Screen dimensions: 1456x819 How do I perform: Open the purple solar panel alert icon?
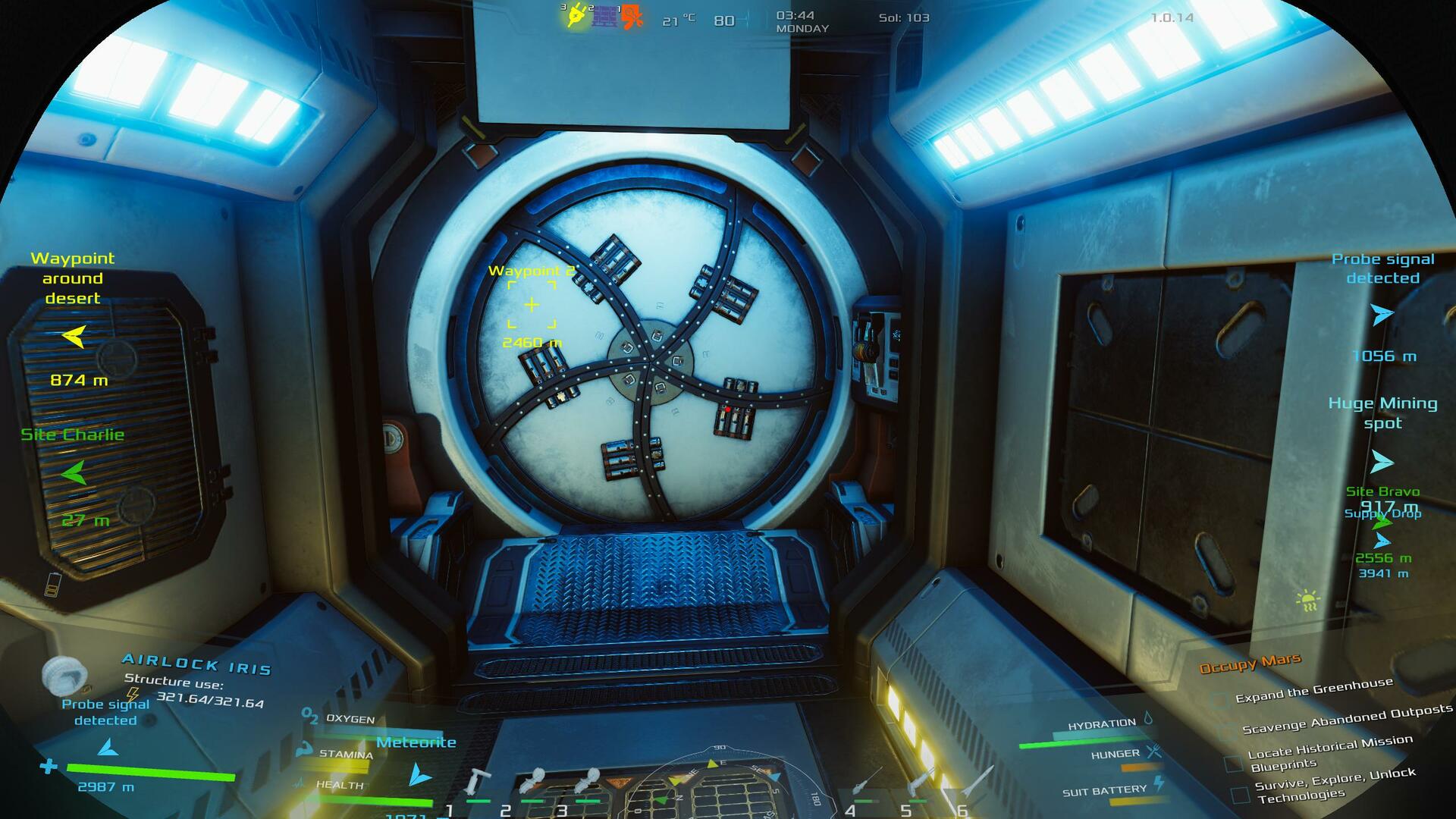(x=605, y=16)
